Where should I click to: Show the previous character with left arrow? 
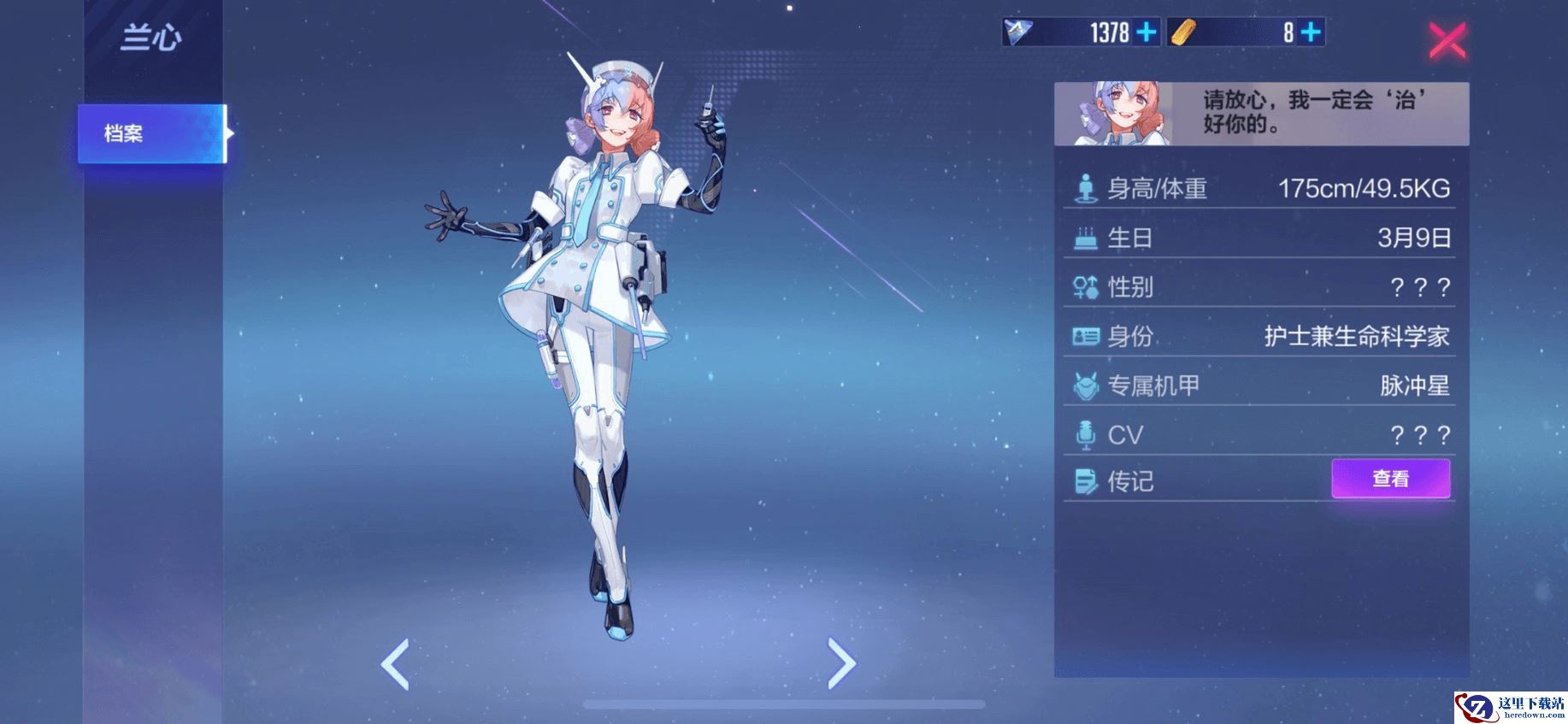pyautogui.click(x=395, y=663)
